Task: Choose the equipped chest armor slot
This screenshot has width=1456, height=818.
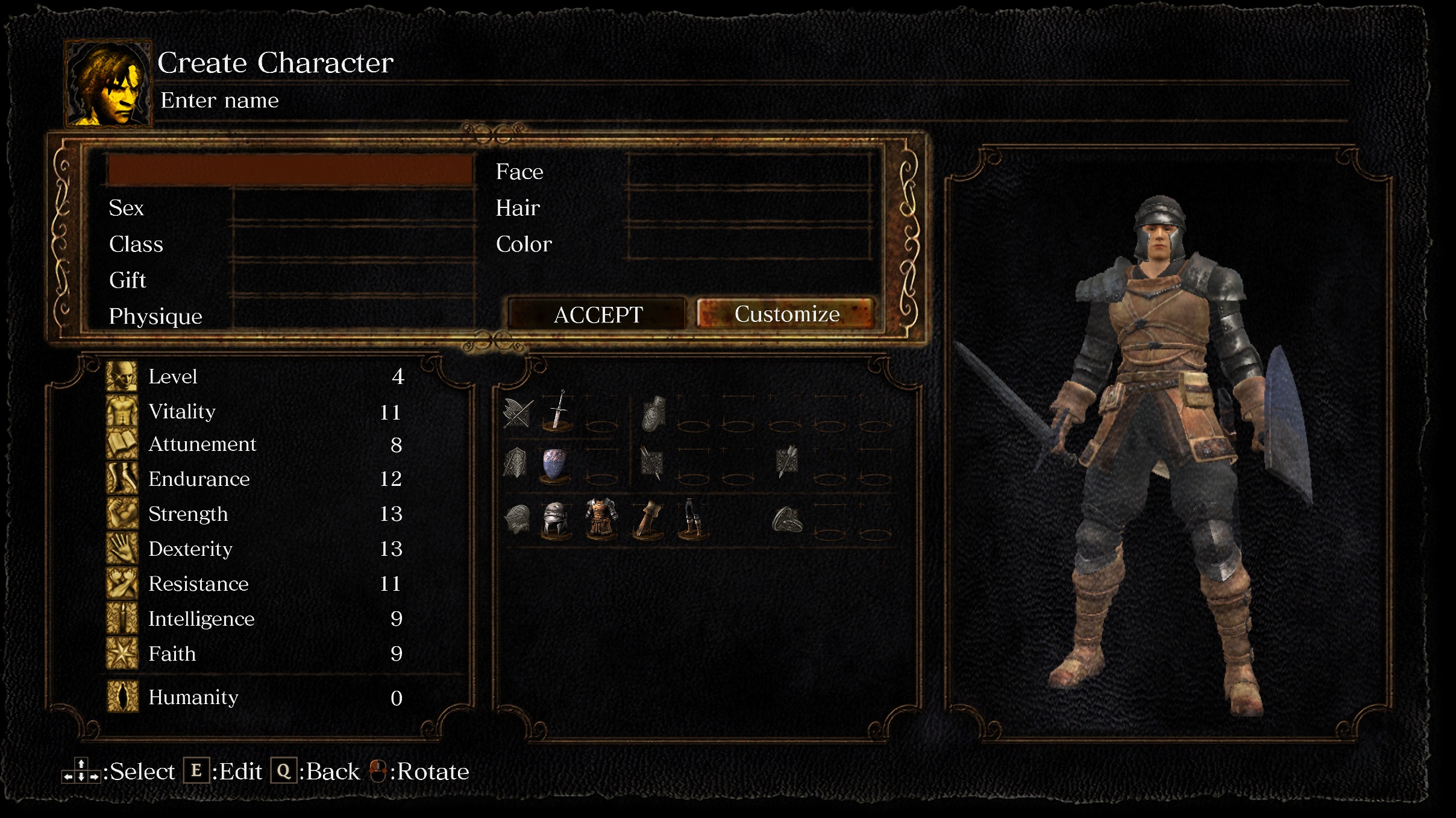Action: click(x=601, y=518)
